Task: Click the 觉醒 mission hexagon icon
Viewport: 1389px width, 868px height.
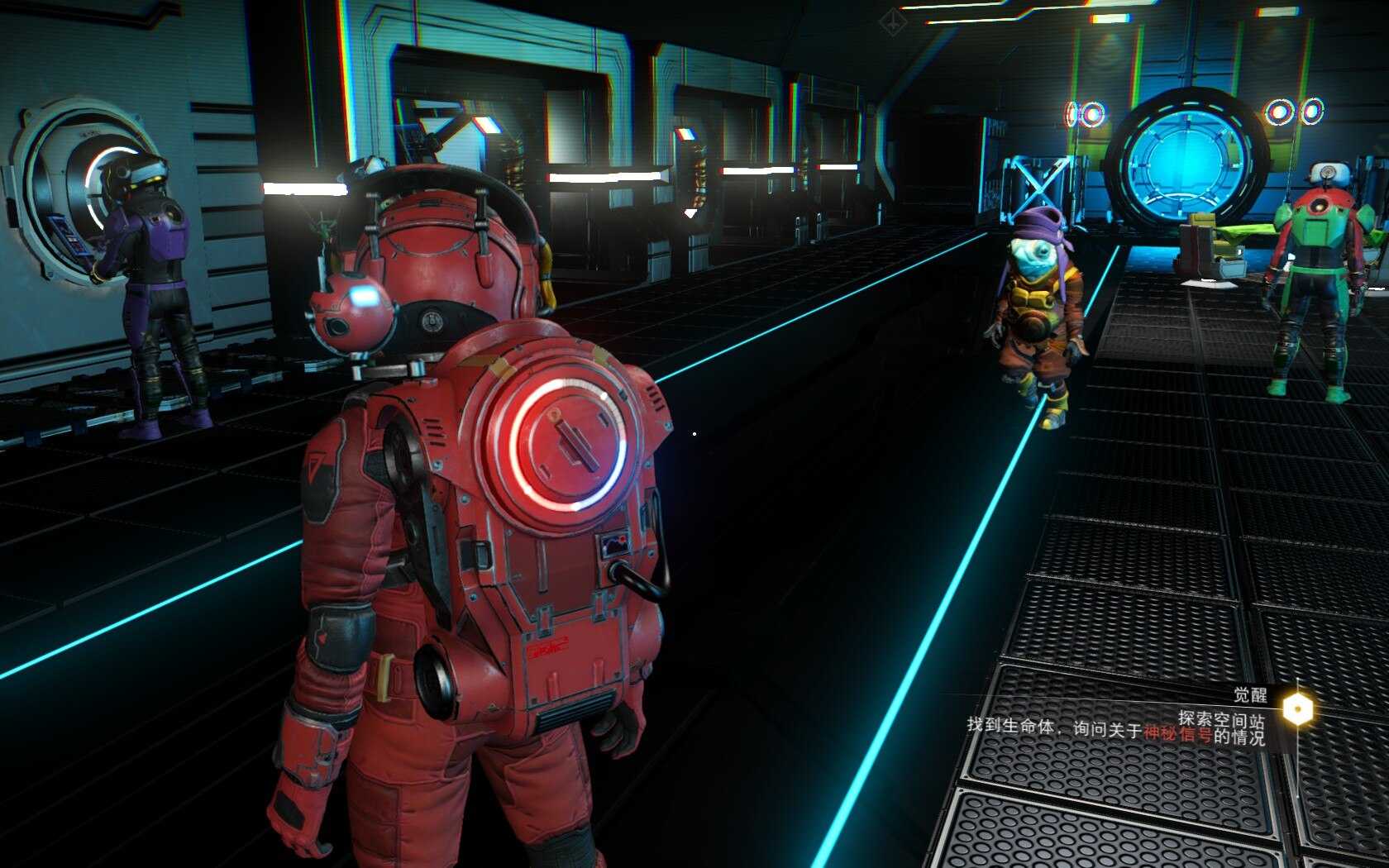Action: pyautogui.click(x=1297, y=708)
